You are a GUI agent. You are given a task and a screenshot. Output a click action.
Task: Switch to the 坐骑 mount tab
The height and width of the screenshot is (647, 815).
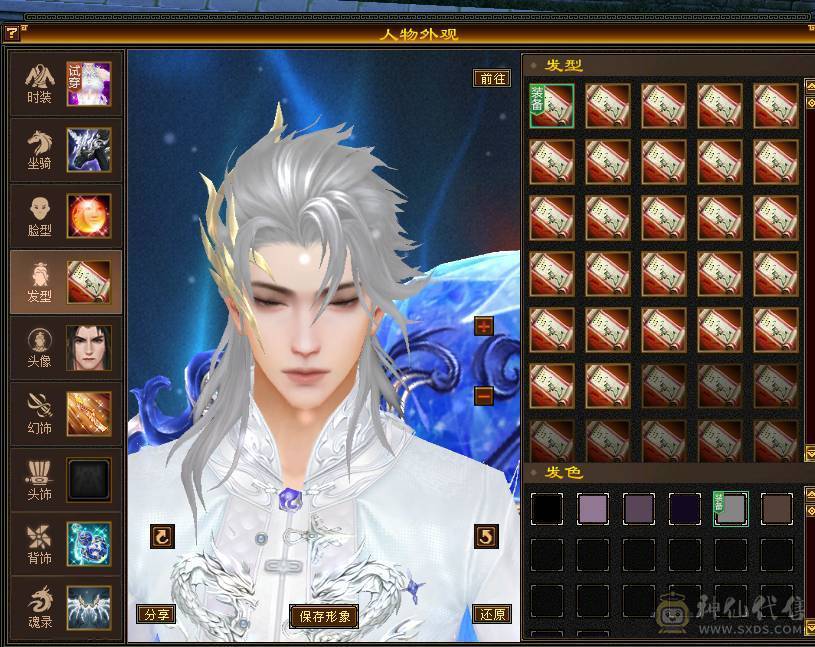click(66, 150)
